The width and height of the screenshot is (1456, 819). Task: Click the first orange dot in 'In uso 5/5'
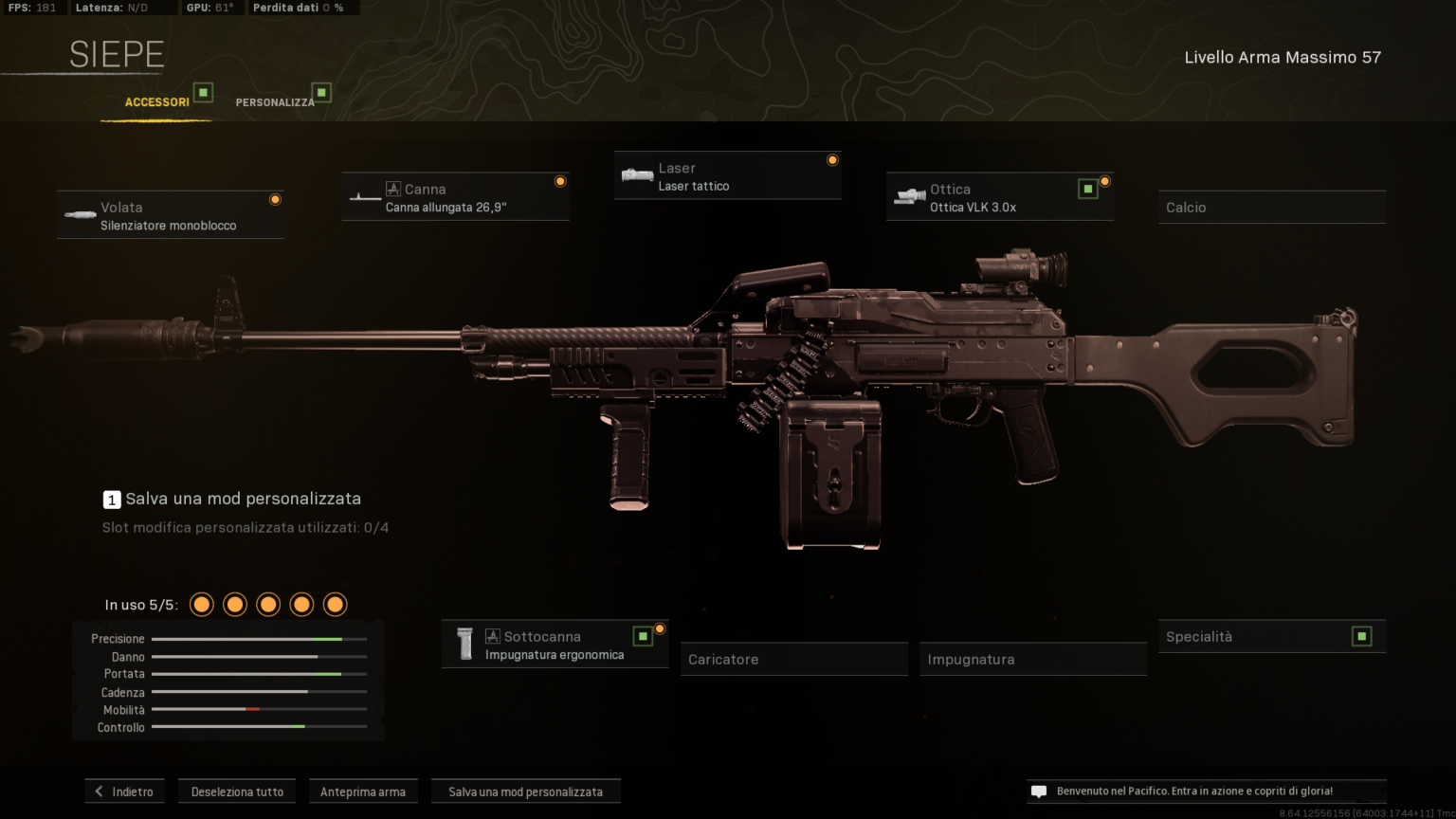(201, 604)
